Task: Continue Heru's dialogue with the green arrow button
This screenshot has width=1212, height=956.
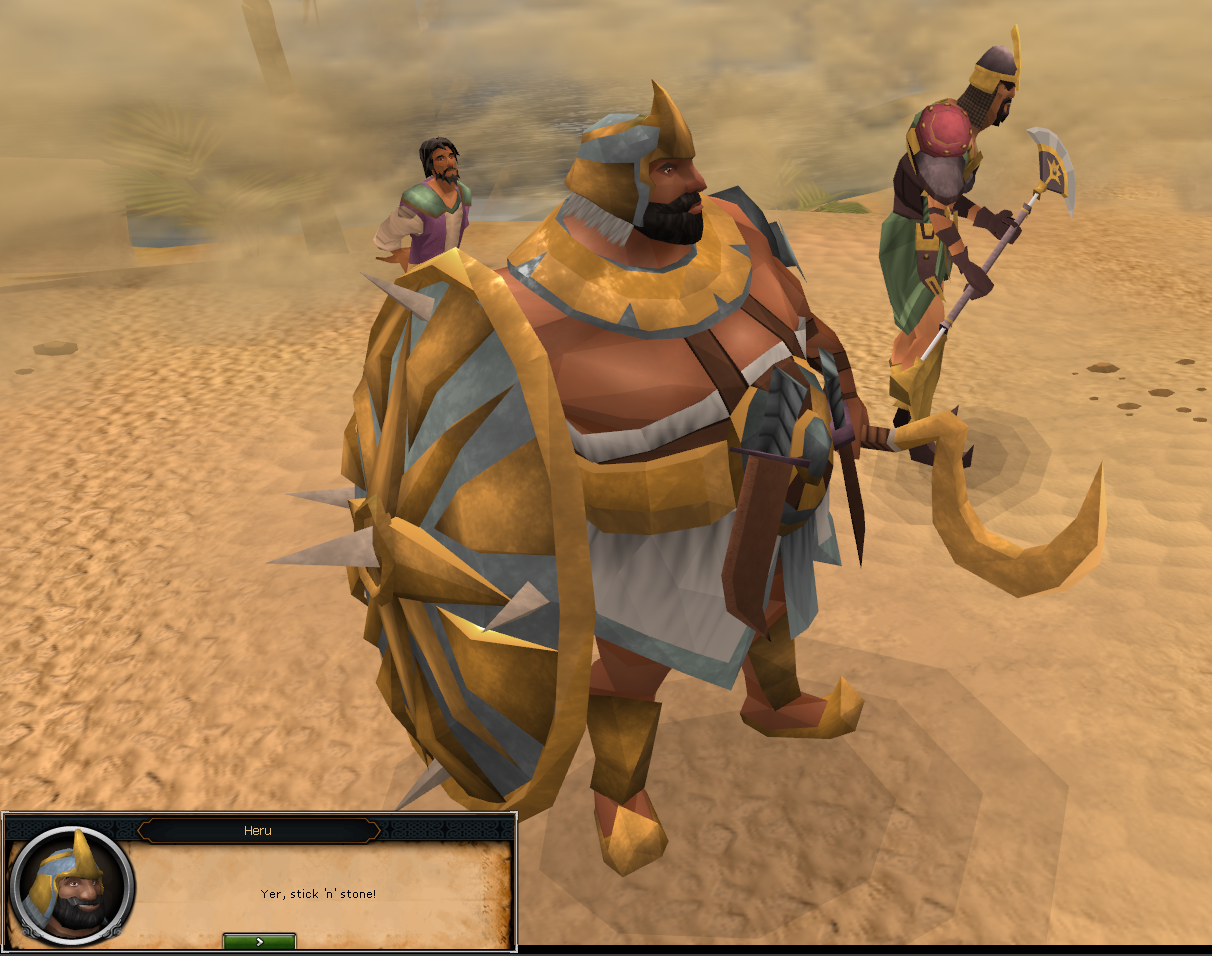Action: coord(259,941)
